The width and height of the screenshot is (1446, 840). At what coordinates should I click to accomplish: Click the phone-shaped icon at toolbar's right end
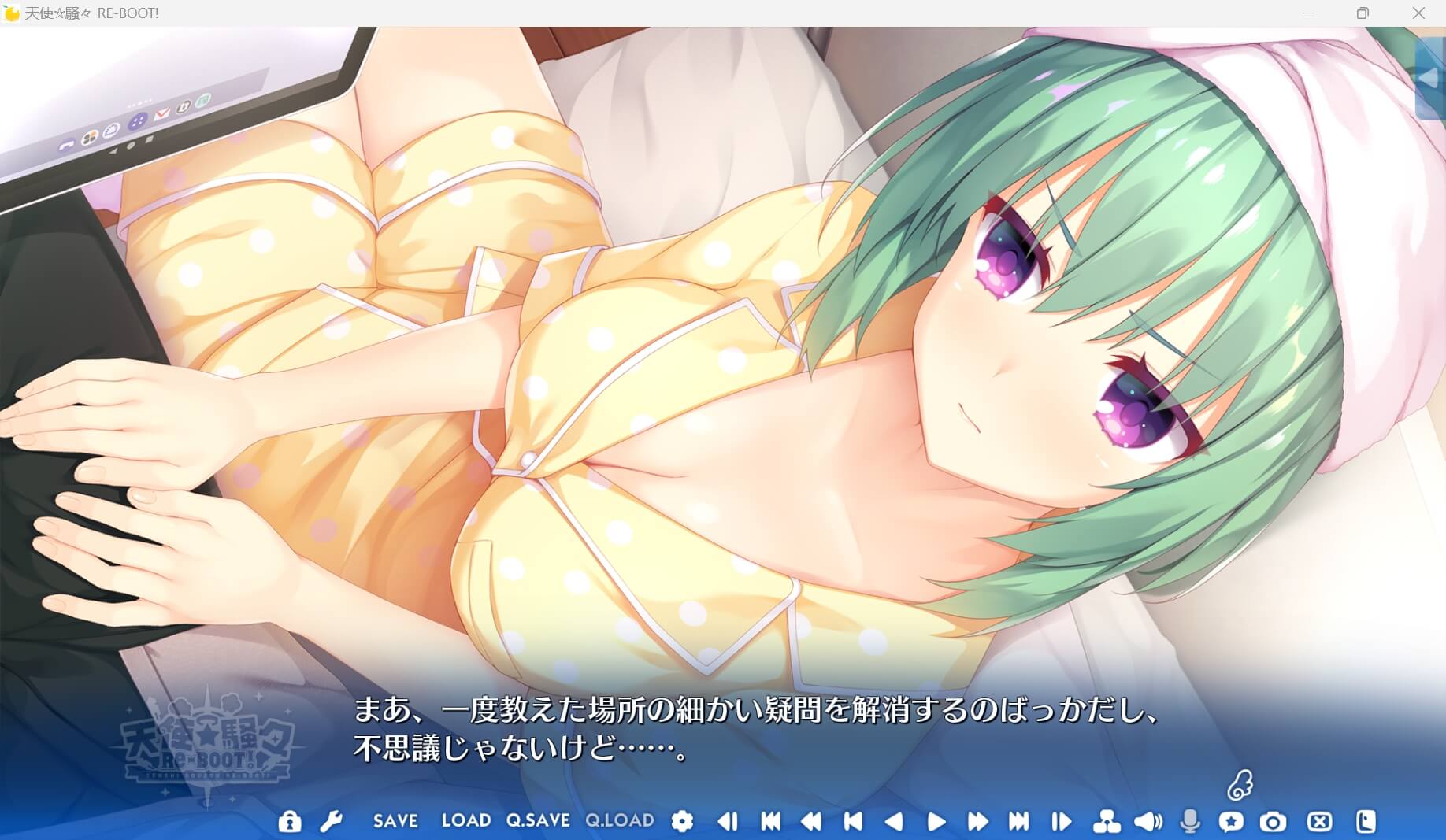coord(1366,820)
